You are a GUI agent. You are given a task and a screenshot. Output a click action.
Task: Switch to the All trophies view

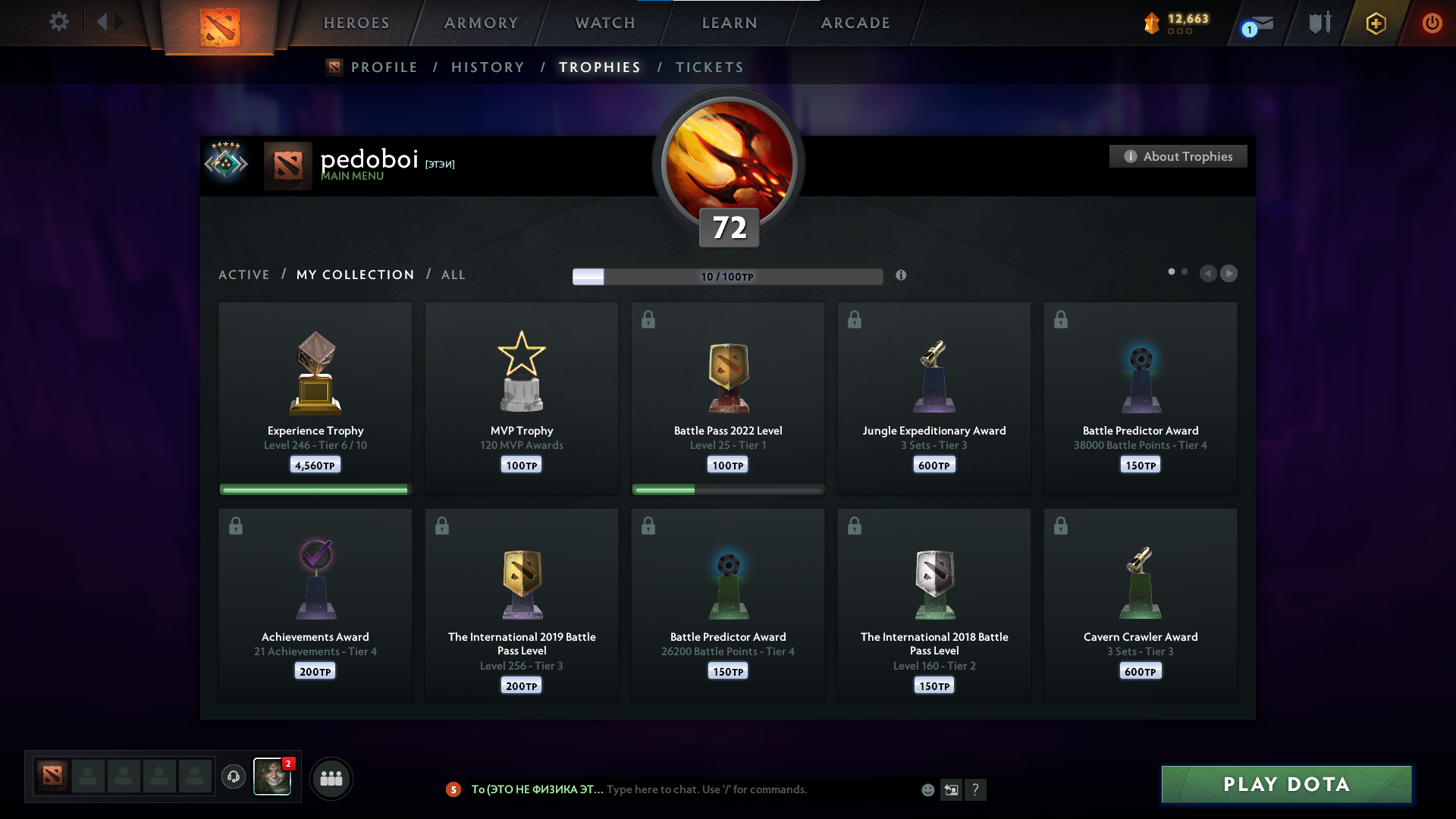tap(453, 275)
